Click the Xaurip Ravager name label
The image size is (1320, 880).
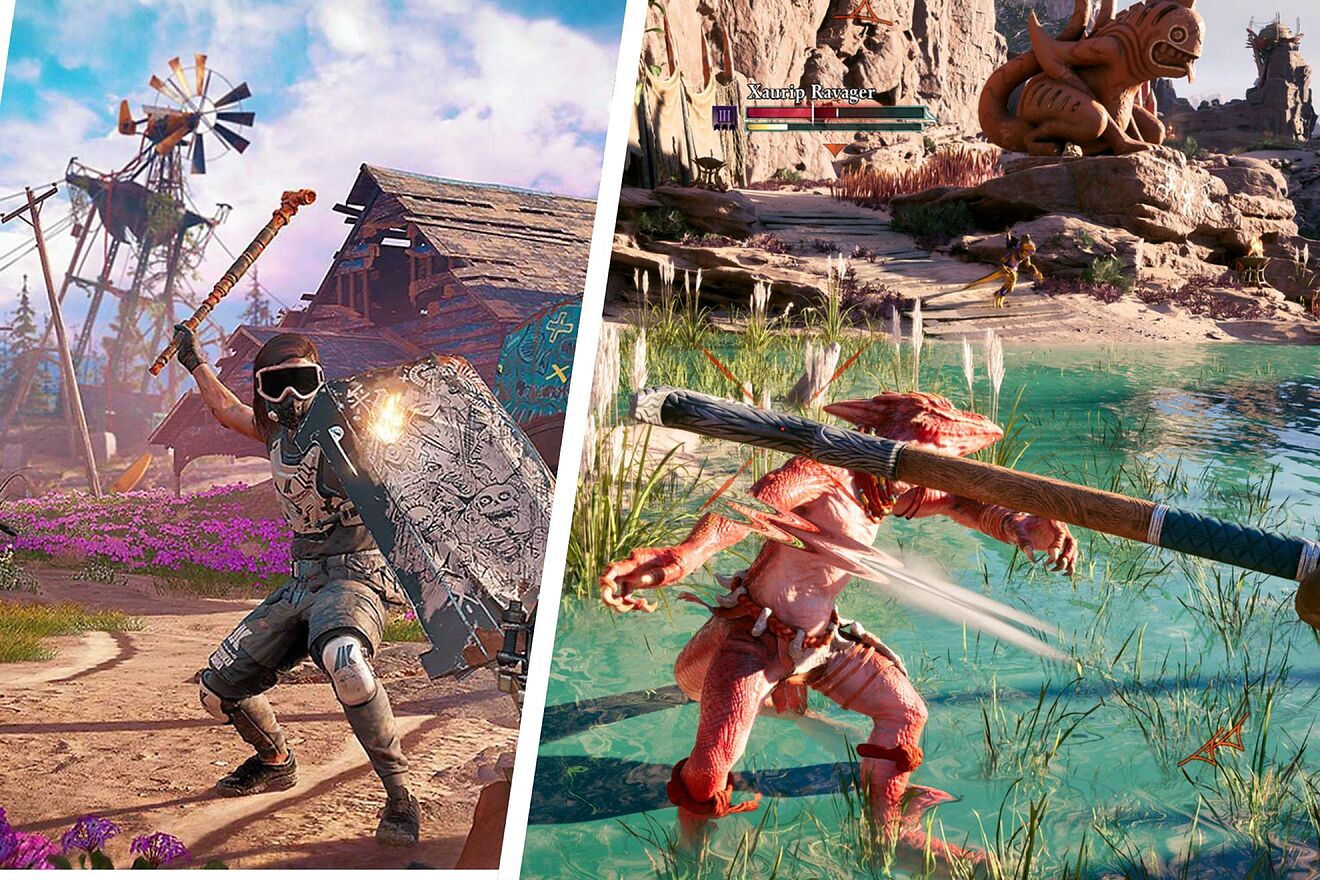point(812,93)
